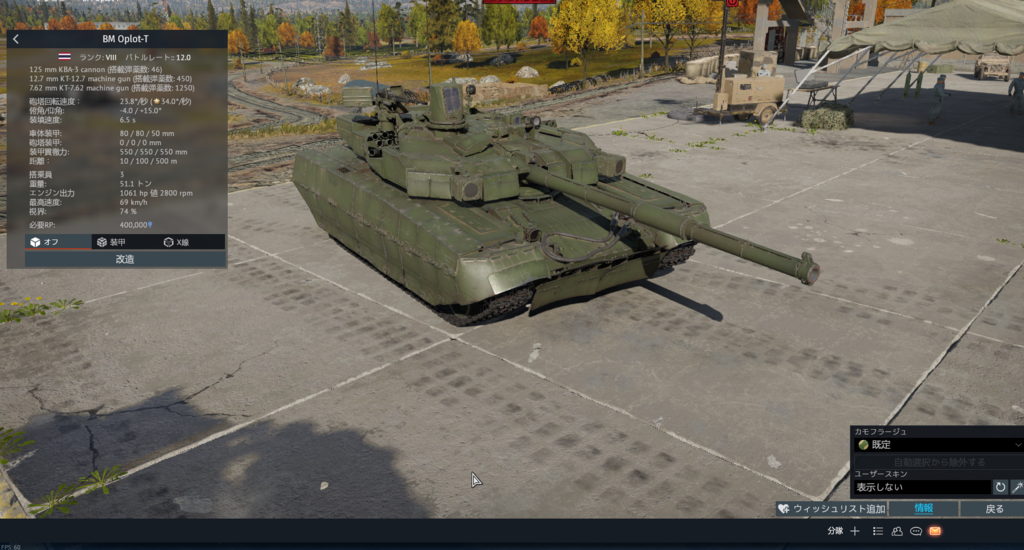
Task: Refresh the user skins list
Action: [x=1000, y=487]
